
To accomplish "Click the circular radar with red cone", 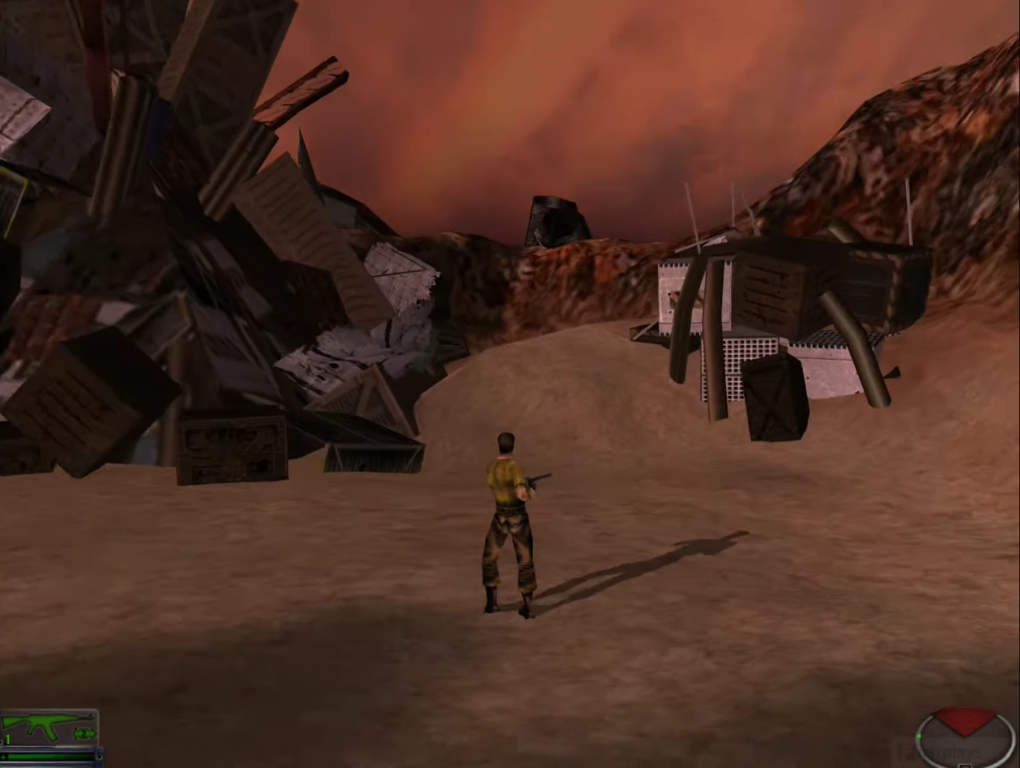I will click(964, 738).
